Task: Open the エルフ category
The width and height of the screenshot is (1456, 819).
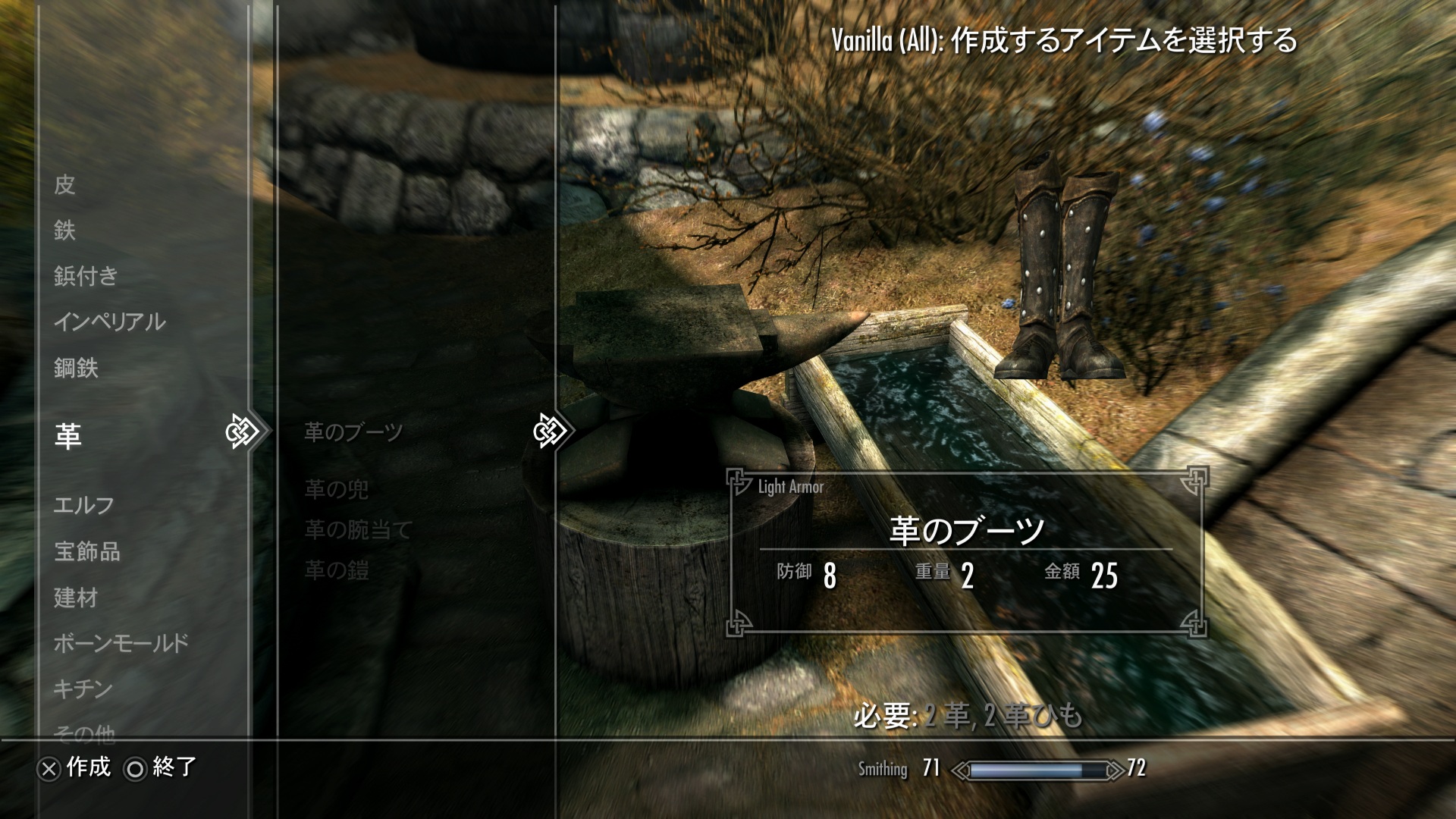Action: (84, 505)
